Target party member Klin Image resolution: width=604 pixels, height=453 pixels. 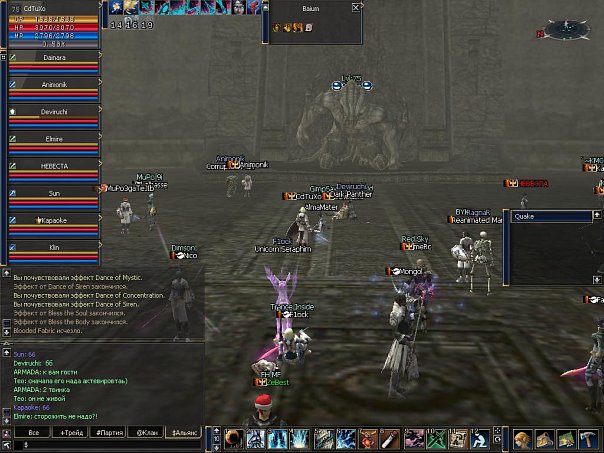point(54,246)
